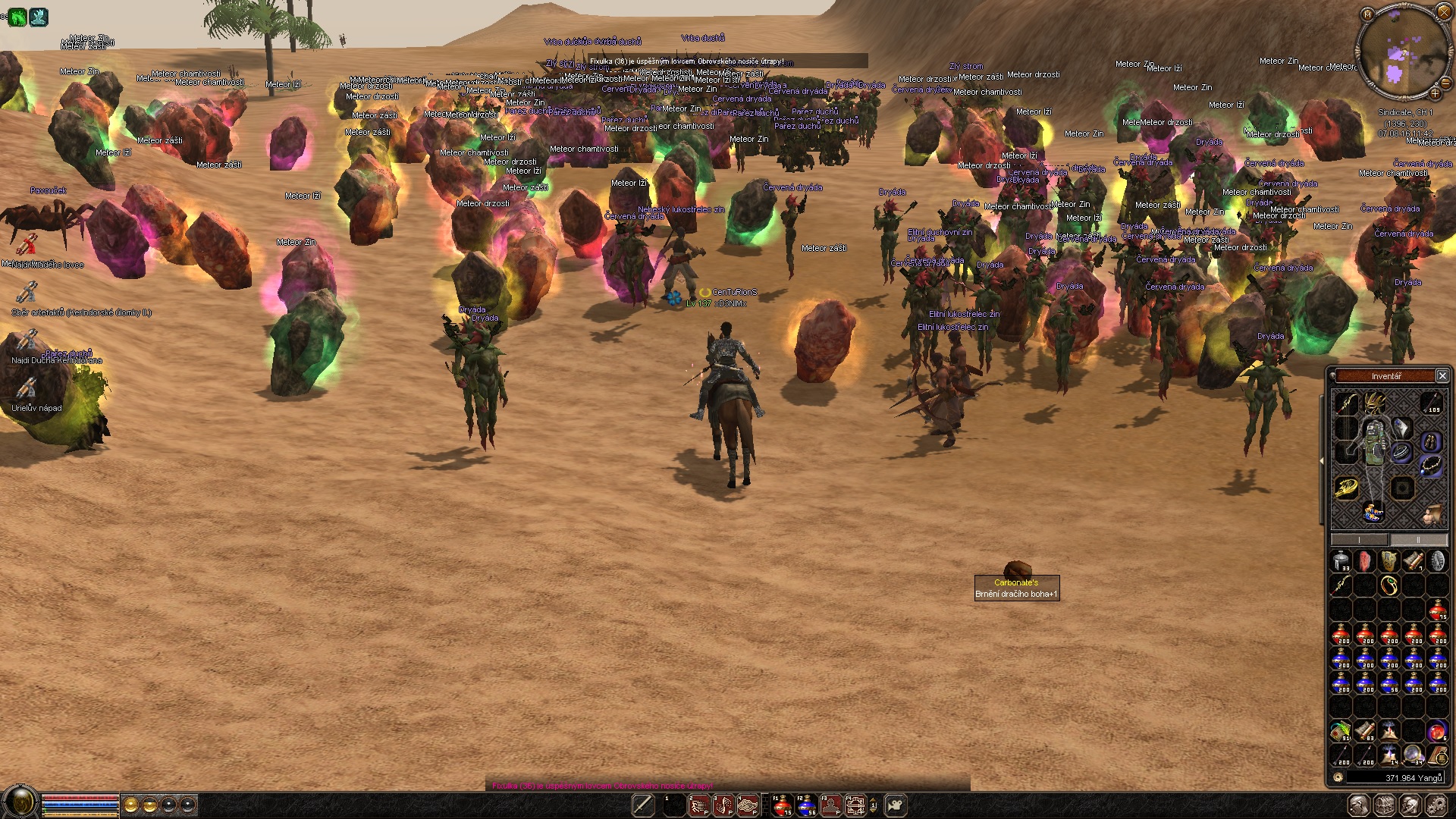Select the green gem ring in inventory

[1389, 585]
